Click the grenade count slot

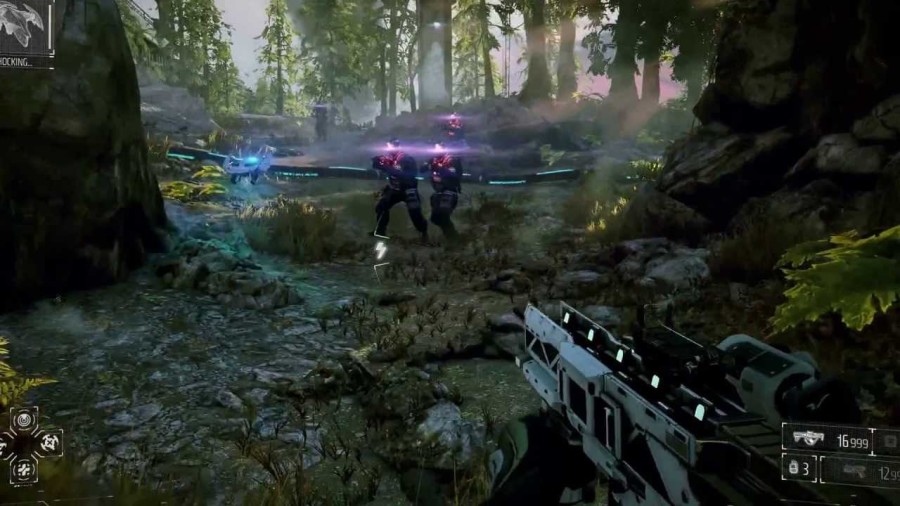click(x=799, y=468)
